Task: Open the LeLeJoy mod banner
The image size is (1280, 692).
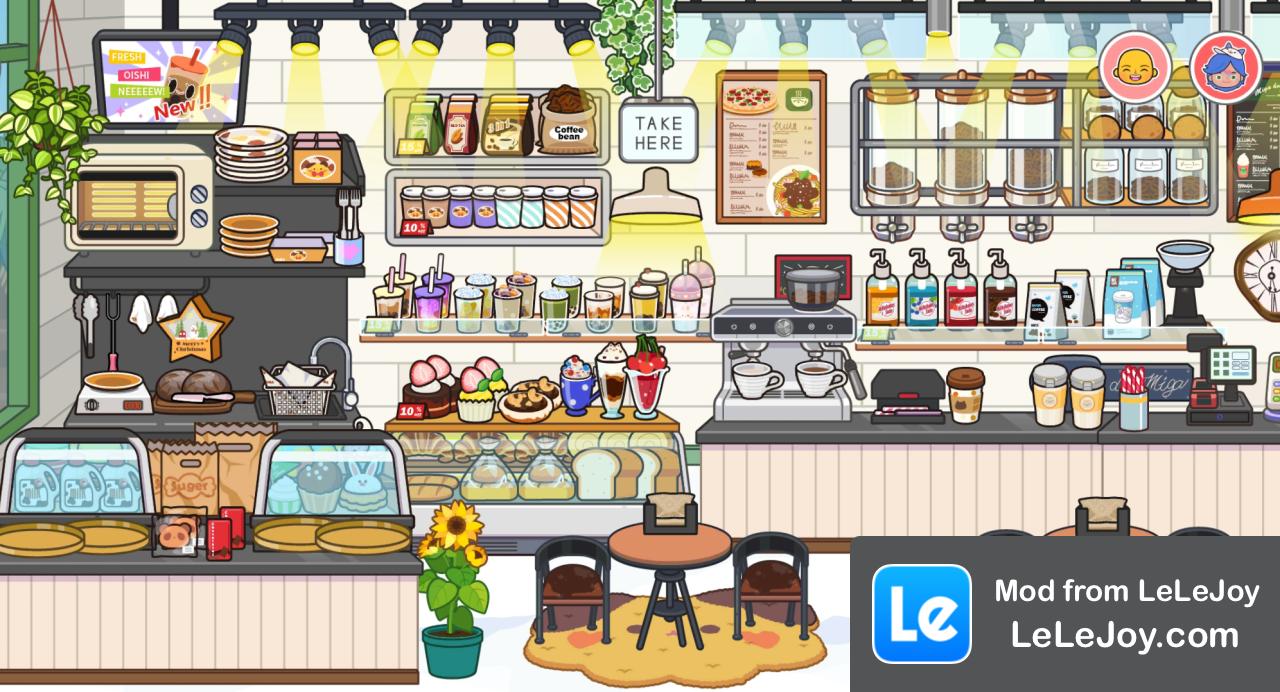Action: (x=1065, y=614)
